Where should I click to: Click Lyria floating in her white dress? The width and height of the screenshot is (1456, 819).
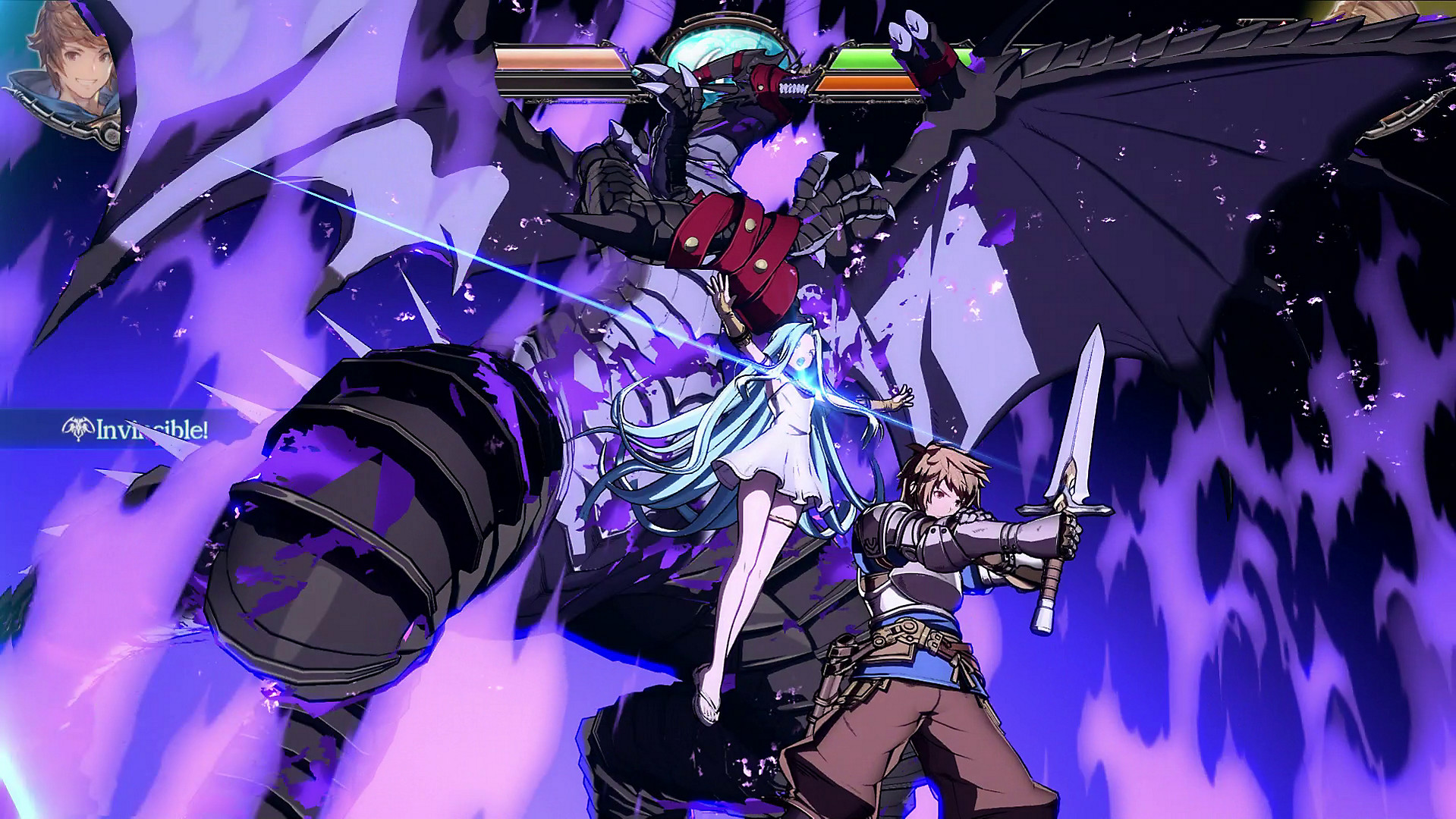[781, 440]
